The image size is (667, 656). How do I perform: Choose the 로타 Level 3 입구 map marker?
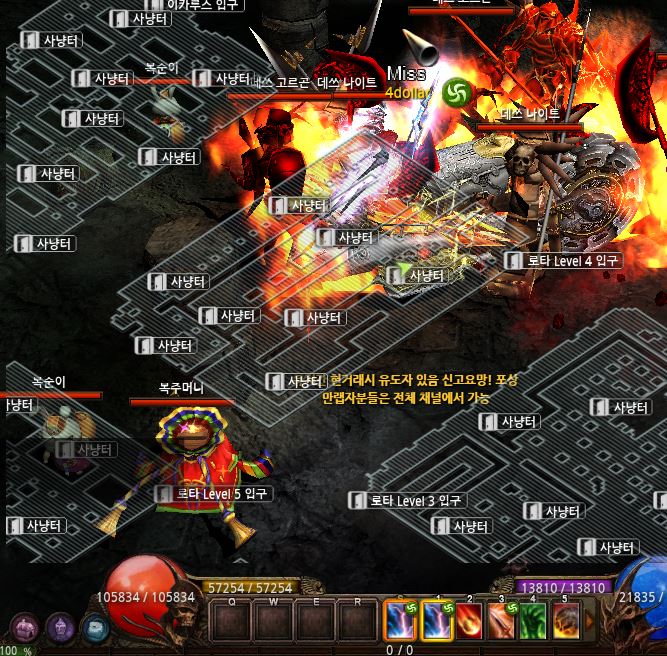coord(406,501)
